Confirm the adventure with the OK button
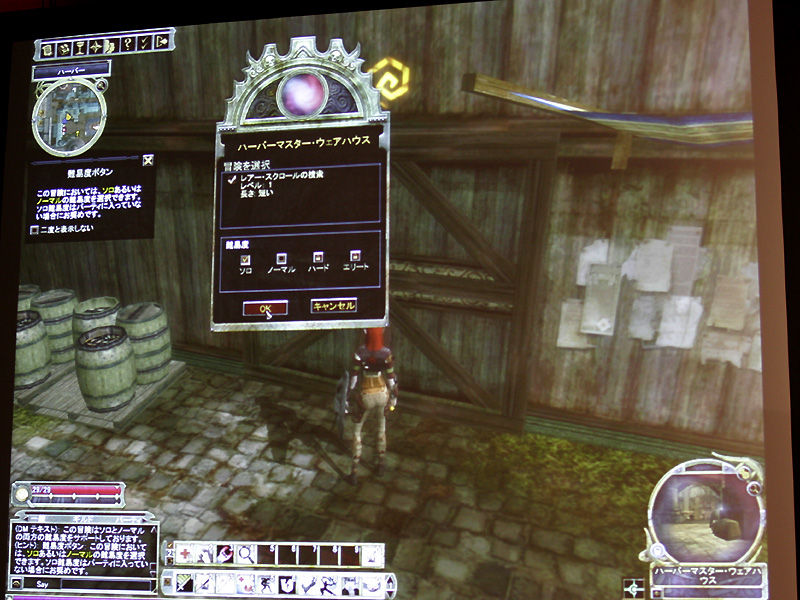 pyautogui.click(x=265, y=308)
